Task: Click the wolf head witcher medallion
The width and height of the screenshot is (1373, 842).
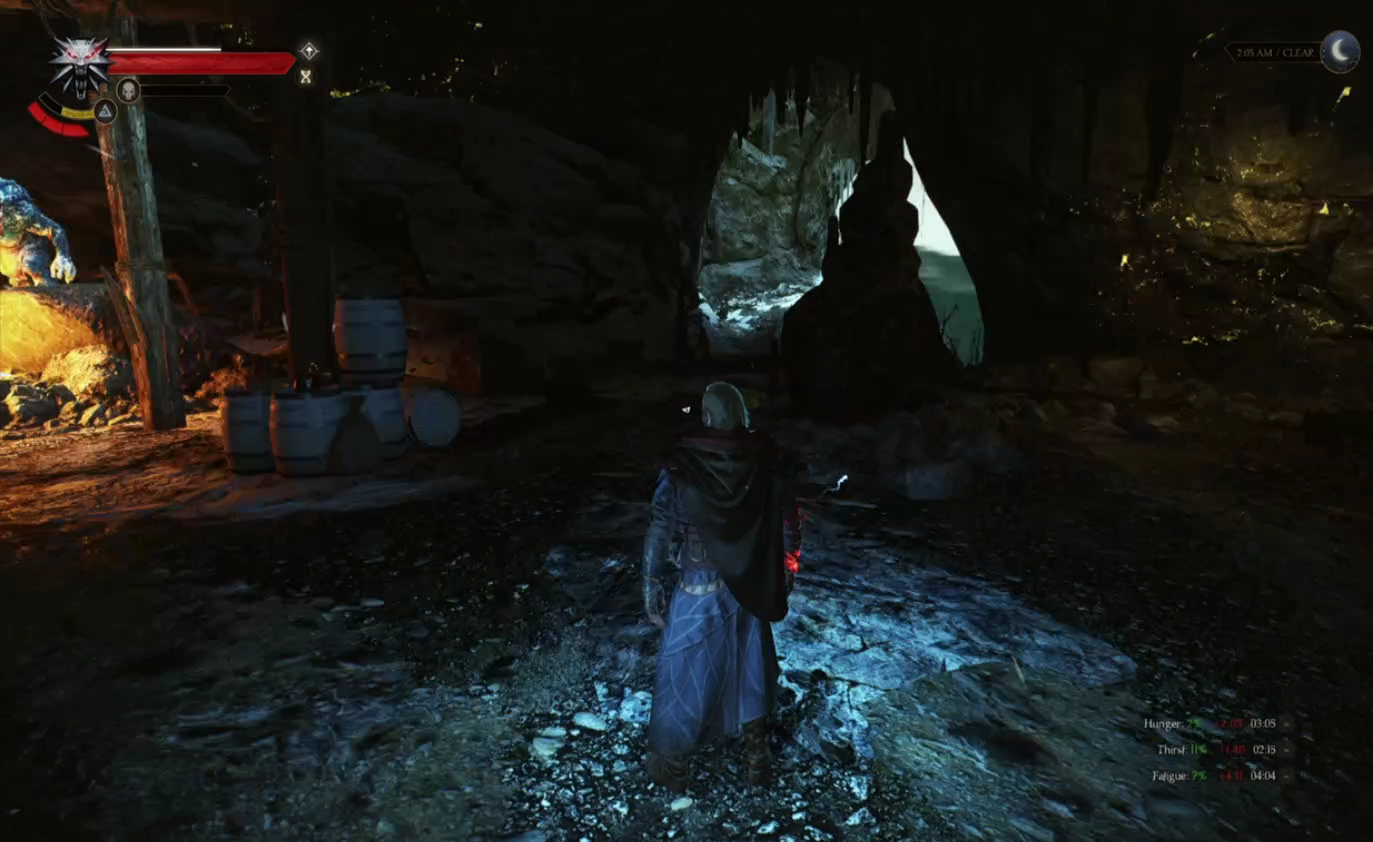Action: pos(79,65)
